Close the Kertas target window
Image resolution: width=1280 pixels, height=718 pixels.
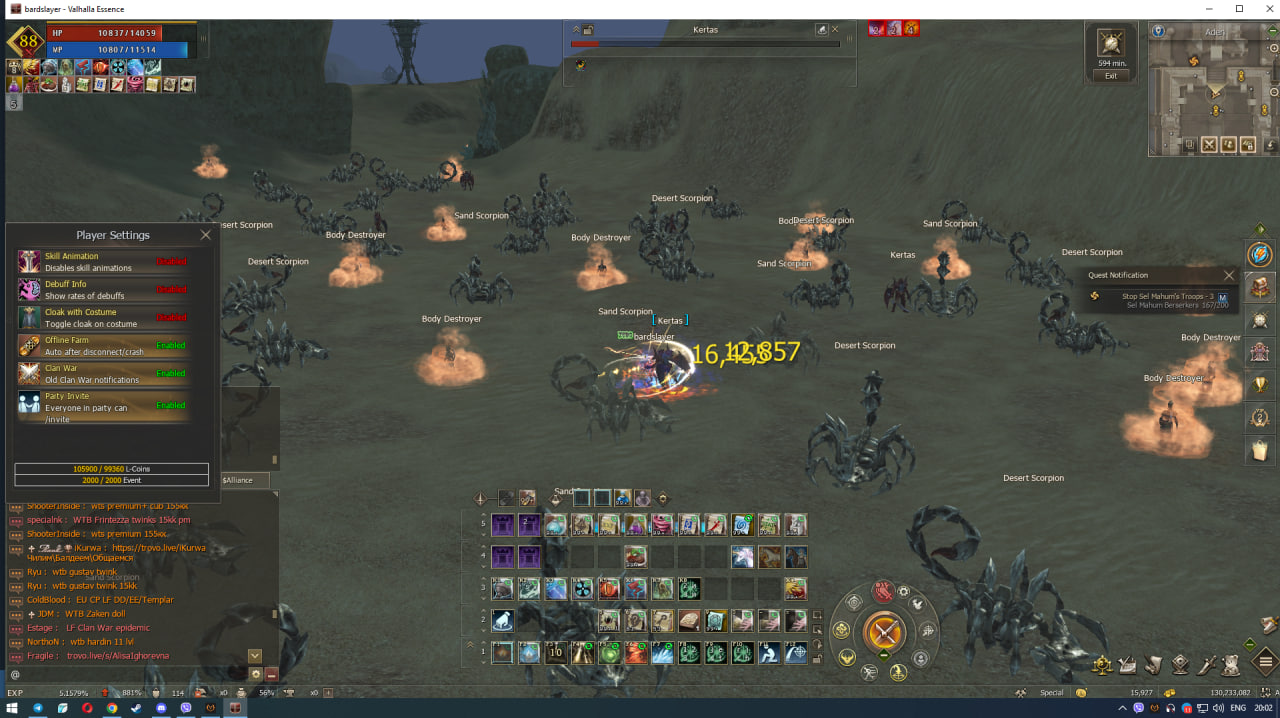tap(835, 30)
